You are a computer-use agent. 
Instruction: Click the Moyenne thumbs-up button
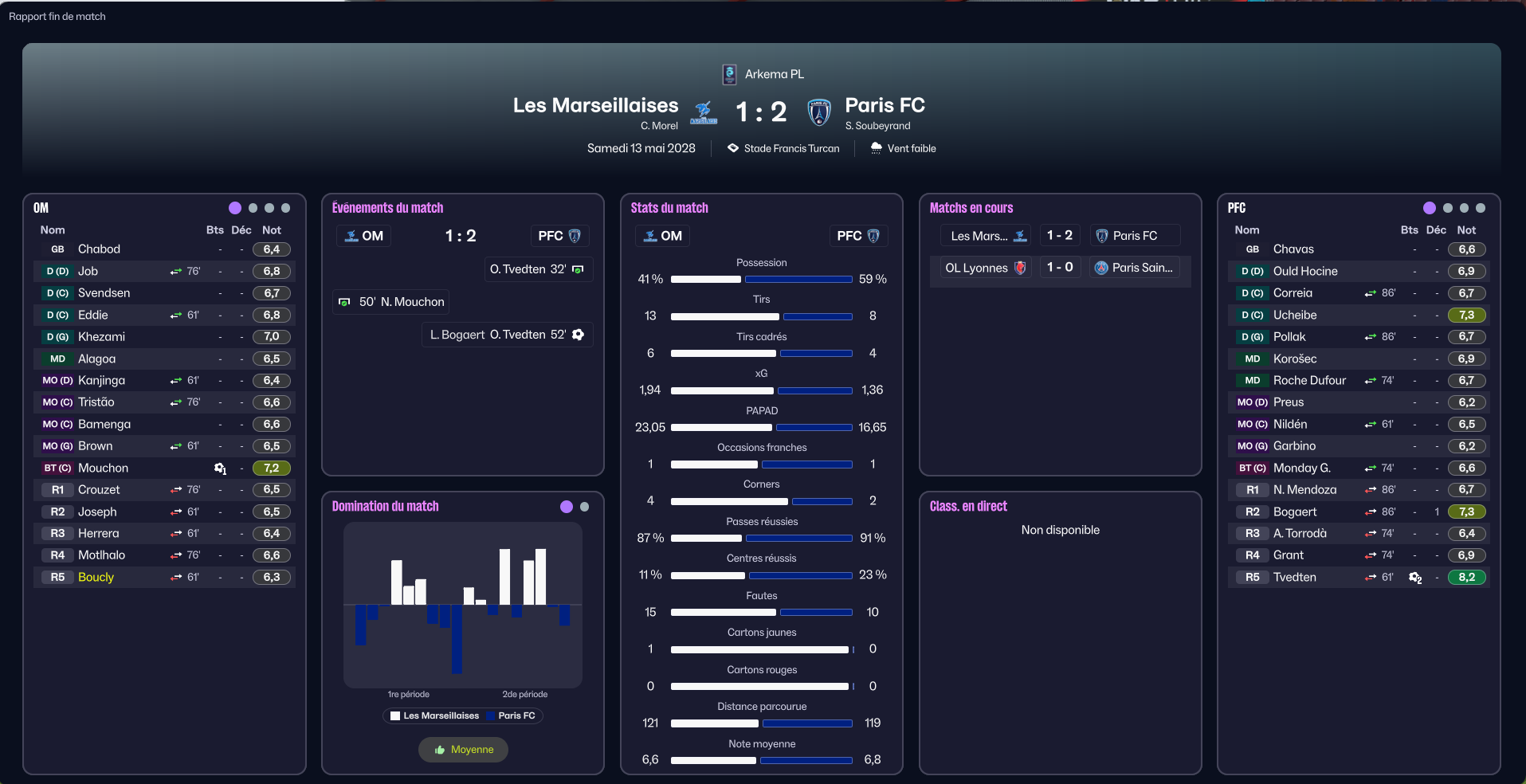pos(463,750)
